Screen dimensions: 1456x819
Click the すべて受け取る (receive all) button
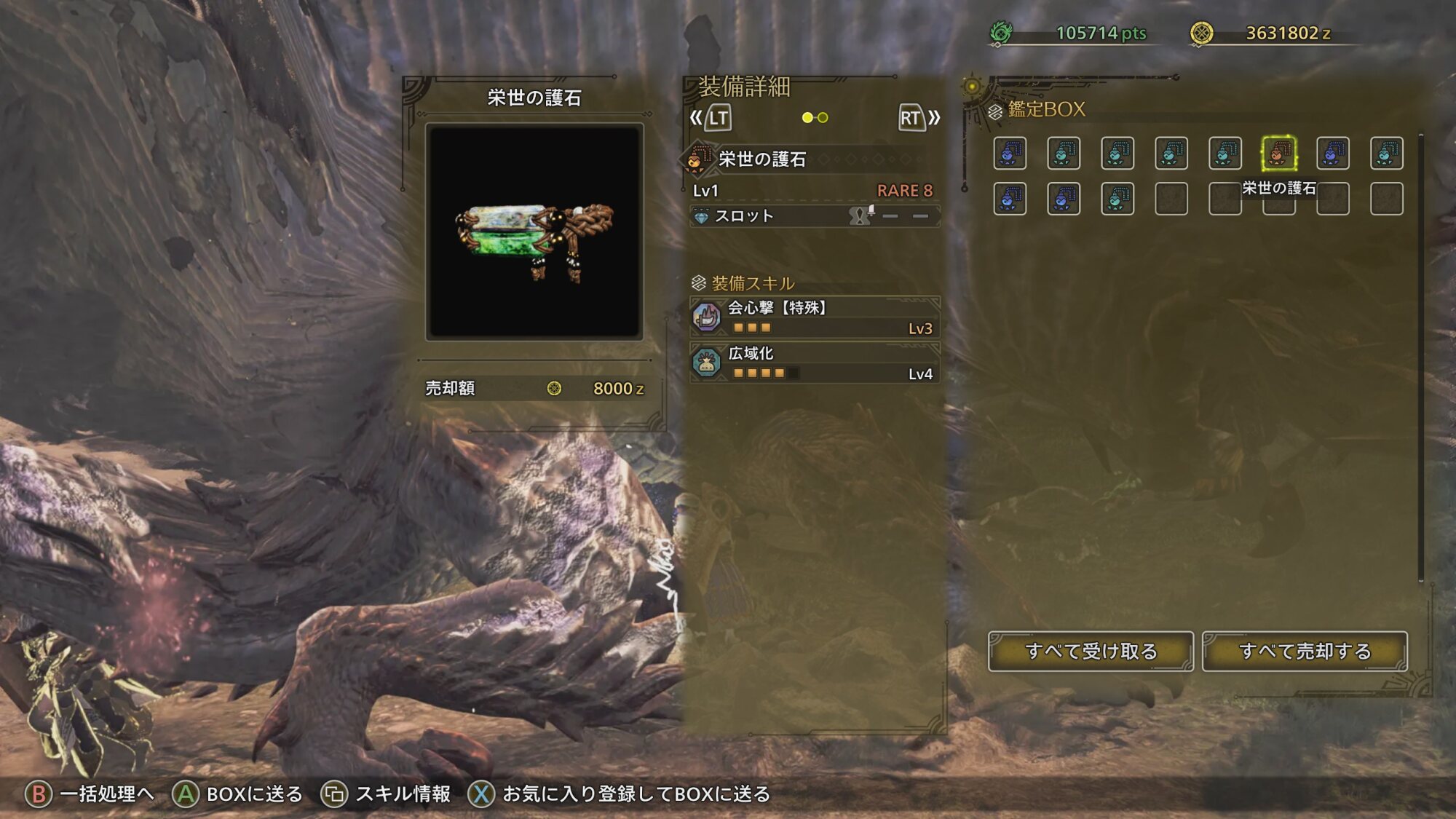pos(1090,651)
